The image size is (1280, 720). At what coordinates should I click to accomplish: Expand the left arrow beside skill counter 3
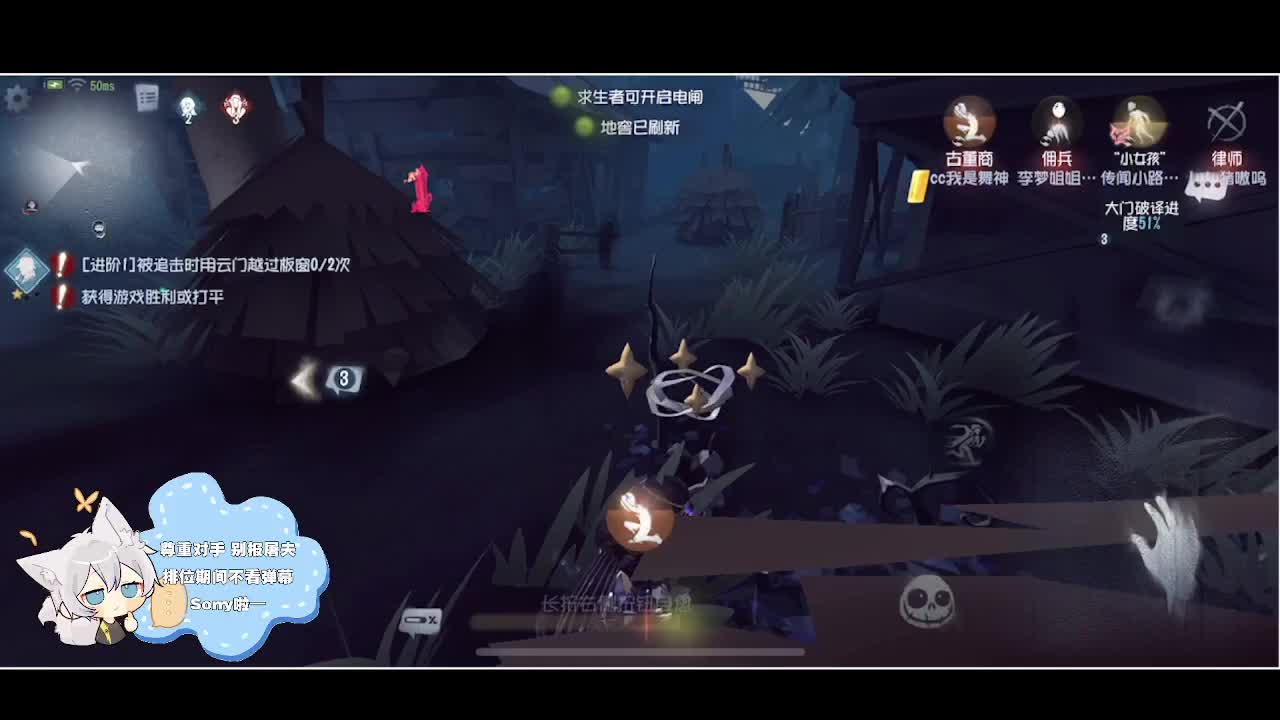pos(303,378)
